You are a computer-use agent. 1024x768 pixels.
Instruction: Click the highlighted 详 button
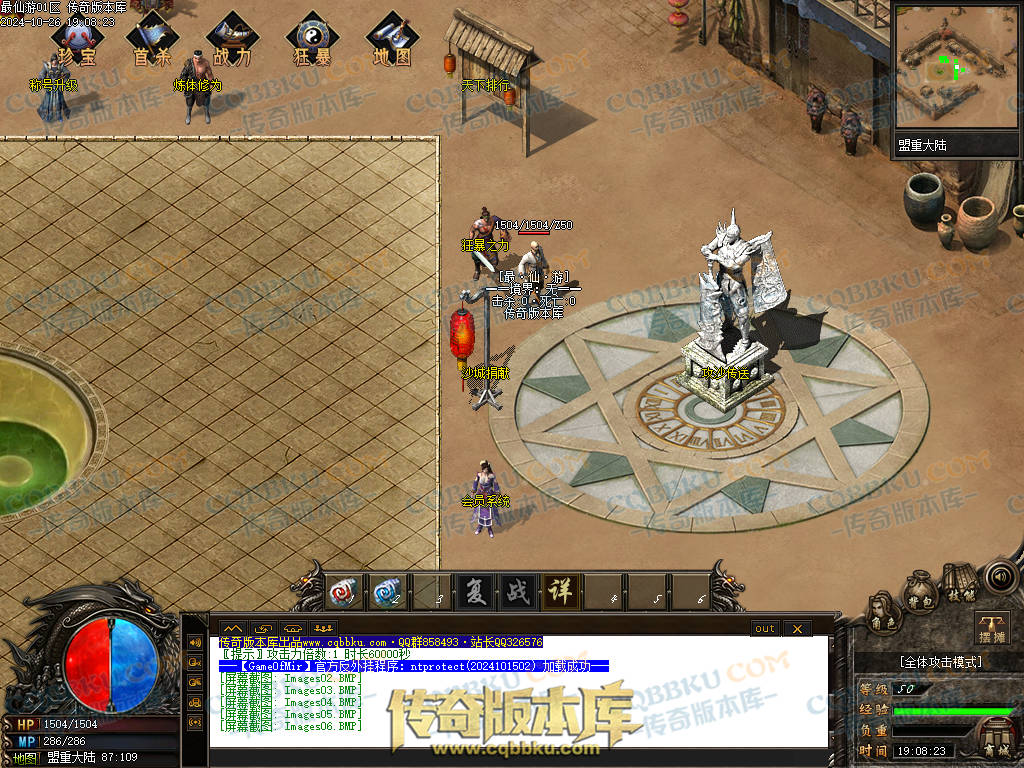pyautogui.click(x=560, y=592)
